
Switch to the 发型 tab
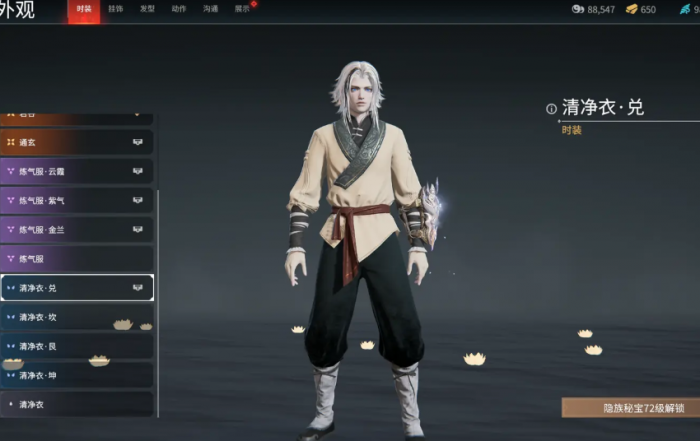[147, 9]
